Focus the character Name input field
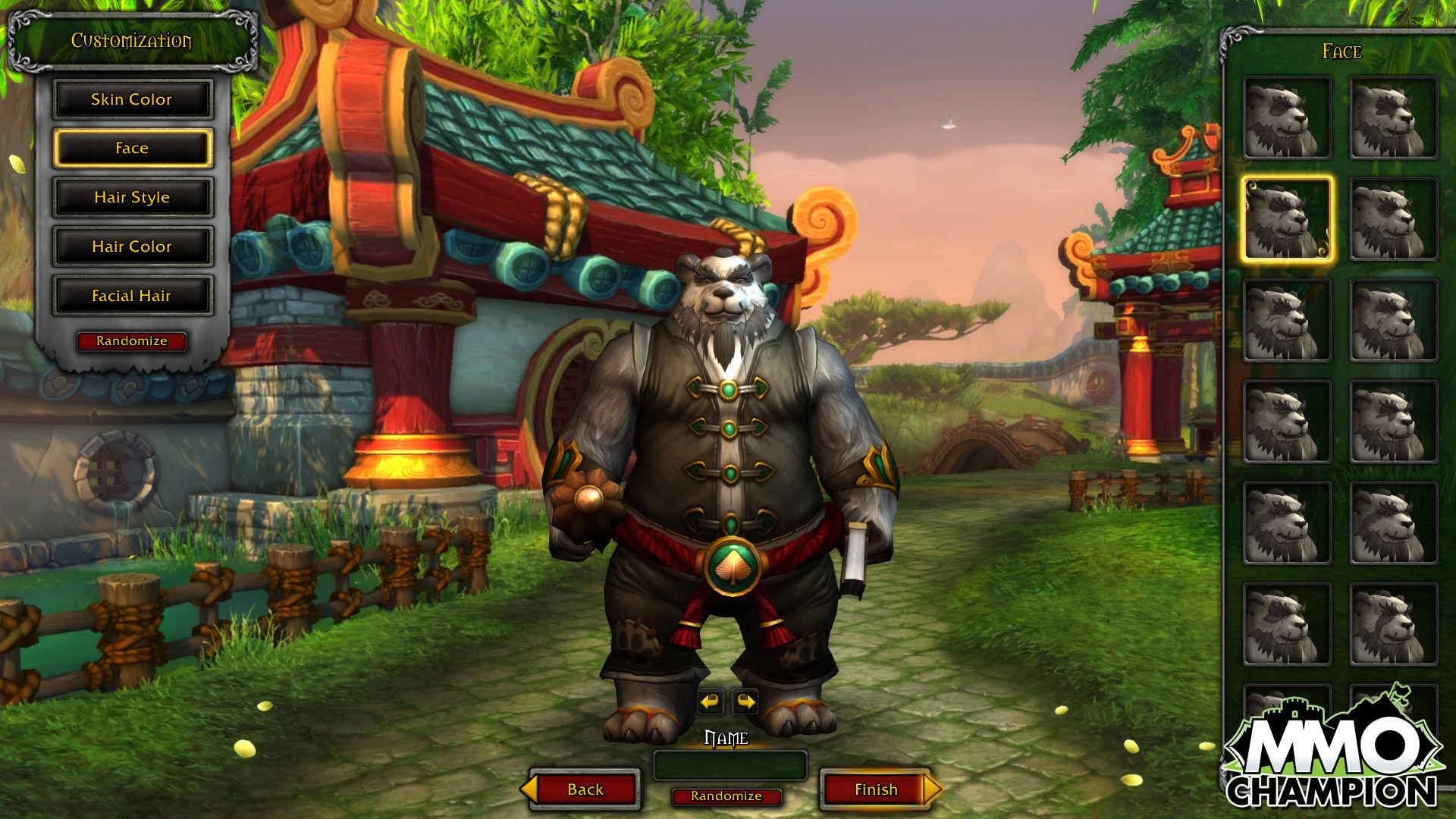 tap(730, 765)
